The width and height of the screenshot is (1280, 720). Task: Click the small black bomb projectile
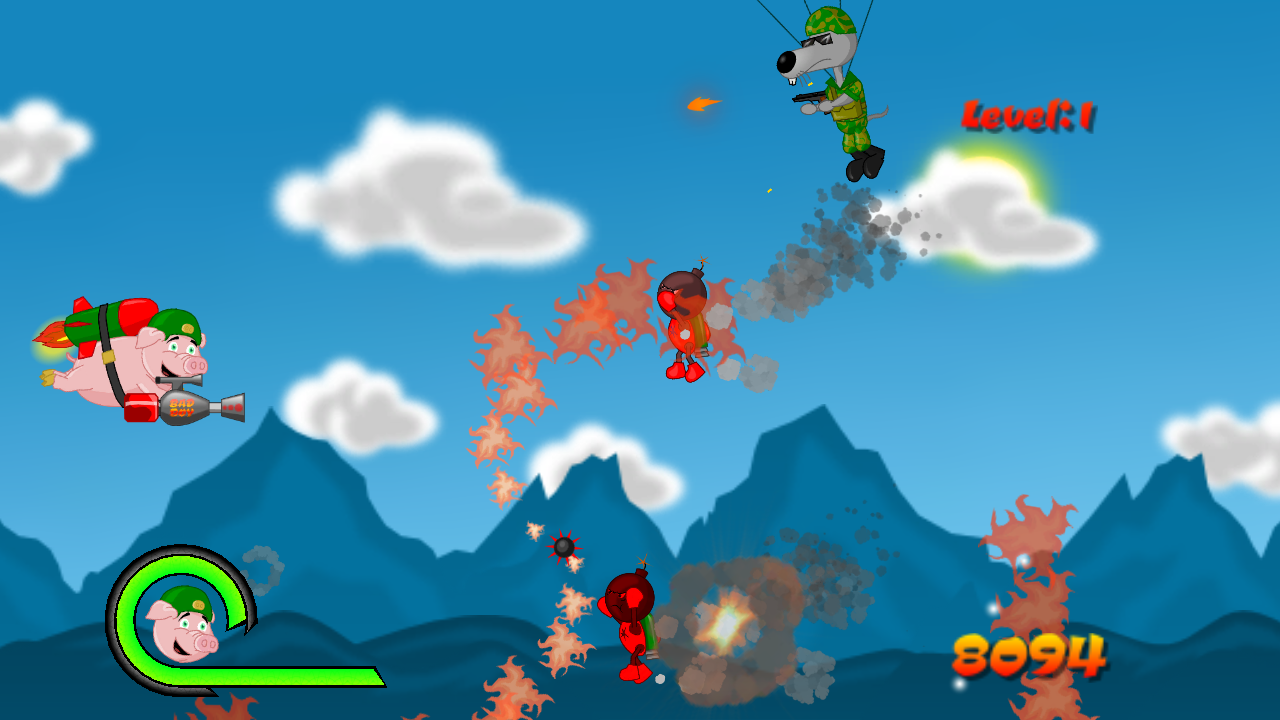(x=563, y=546)
